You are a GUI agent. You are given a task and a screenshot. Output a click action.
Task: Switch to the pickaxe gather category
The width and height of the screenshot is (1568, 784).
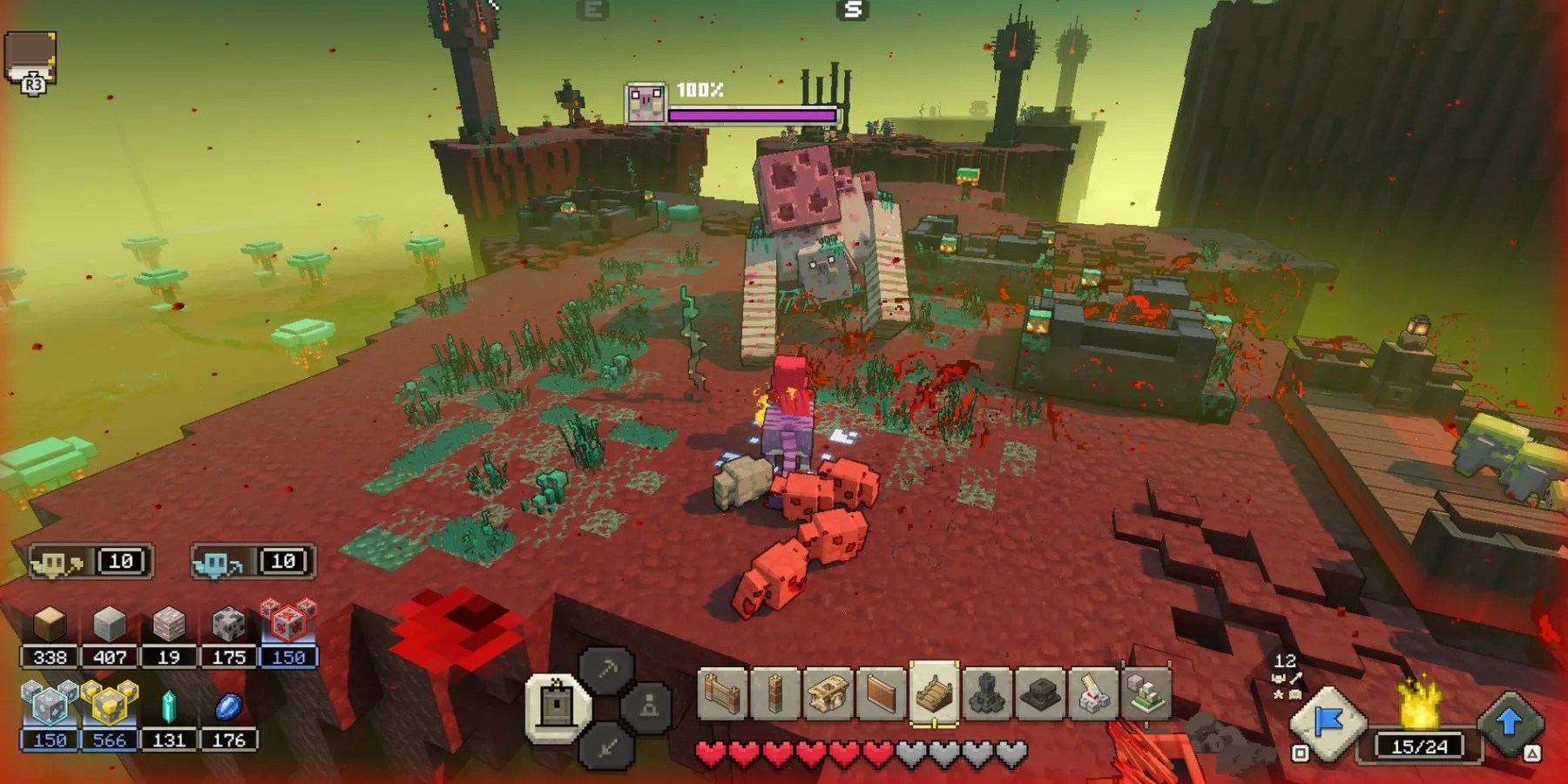point(607,670)
